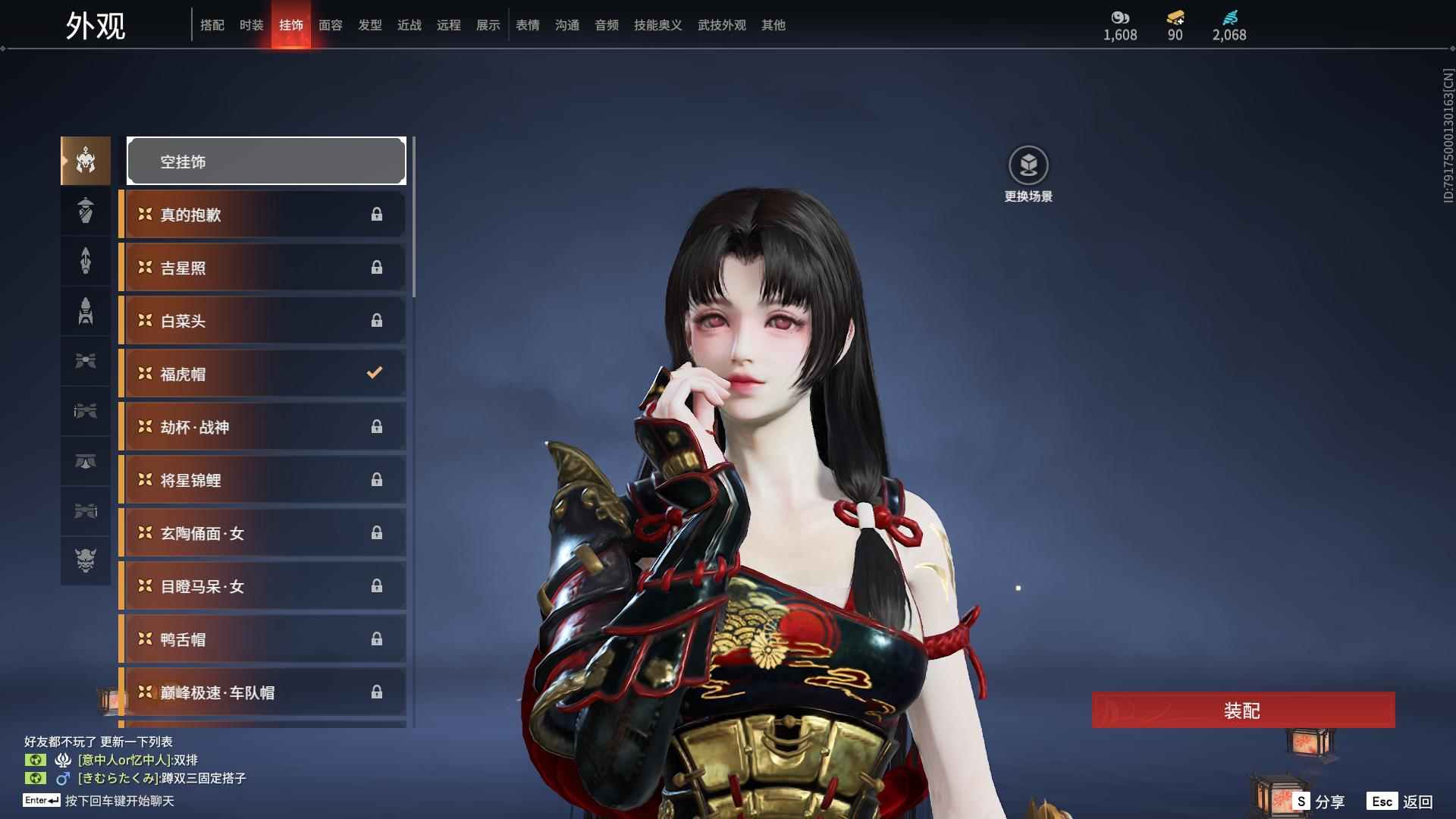This screenshot has width=1456, height=819.
Task: Click the blue jade currency icon showing 2,068
Action: 1230,17
